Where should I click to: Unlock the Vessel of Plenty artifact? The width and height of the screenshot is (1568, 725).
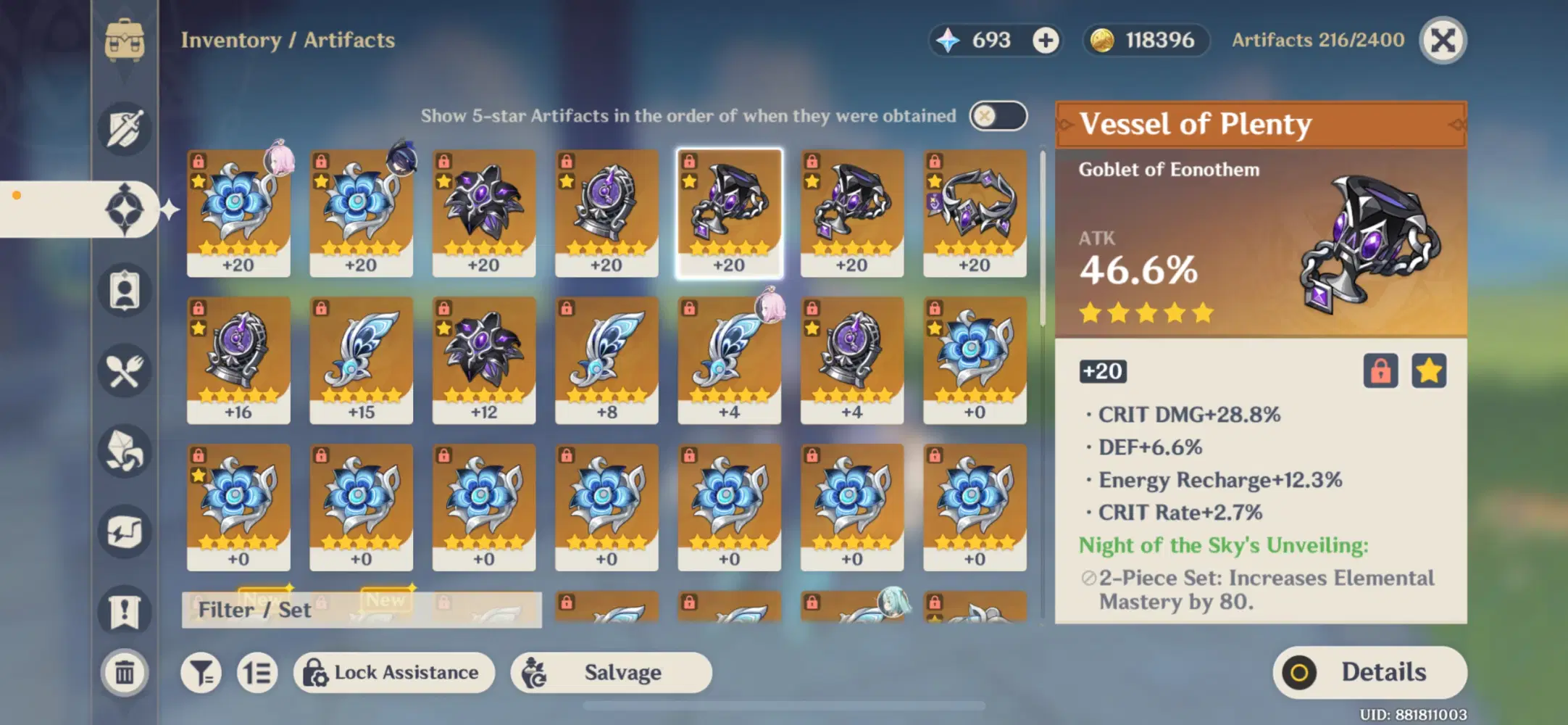[x=1382, y=371]
